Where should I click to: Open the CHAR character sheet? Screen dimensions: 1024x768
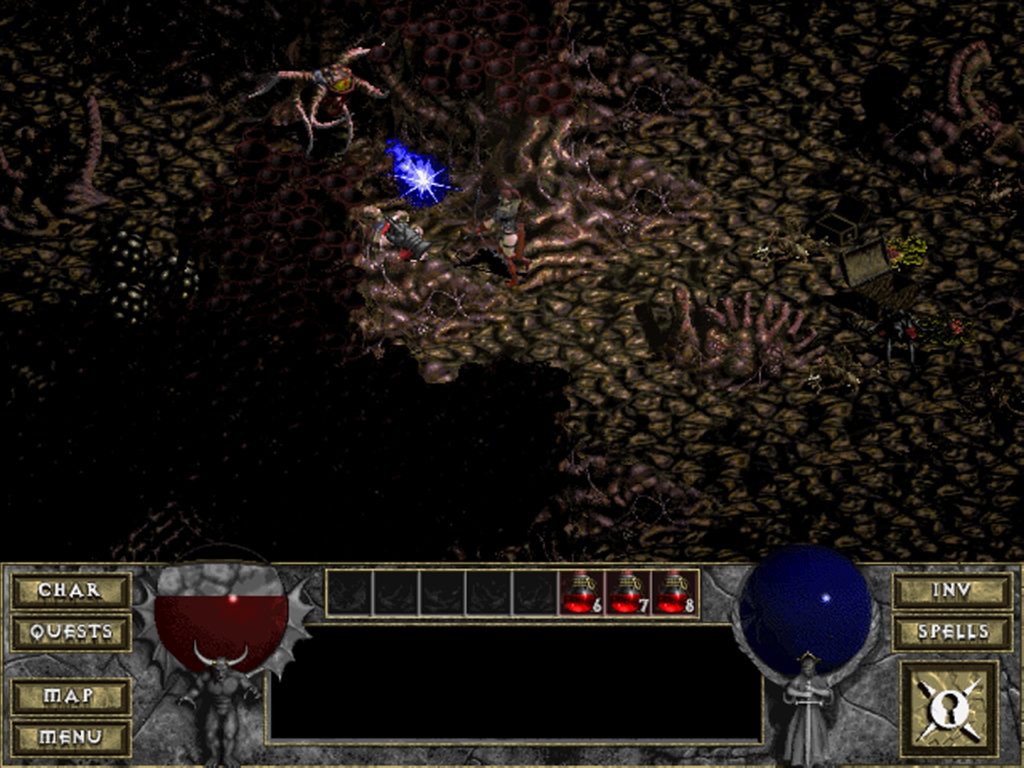(70, 590)
